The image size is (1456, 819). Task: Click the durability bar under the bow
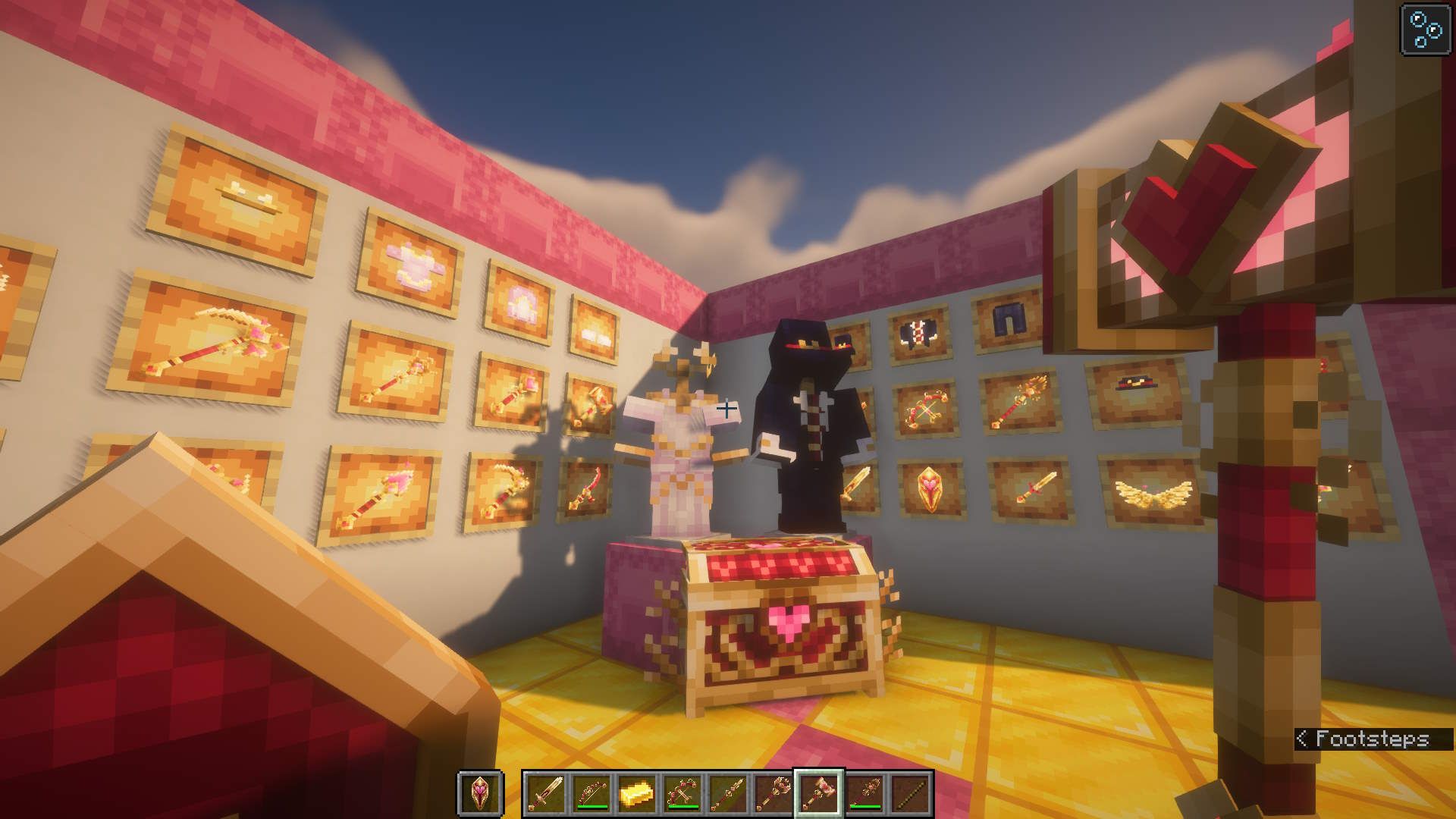pyautogui.click(x=591, y=806)
